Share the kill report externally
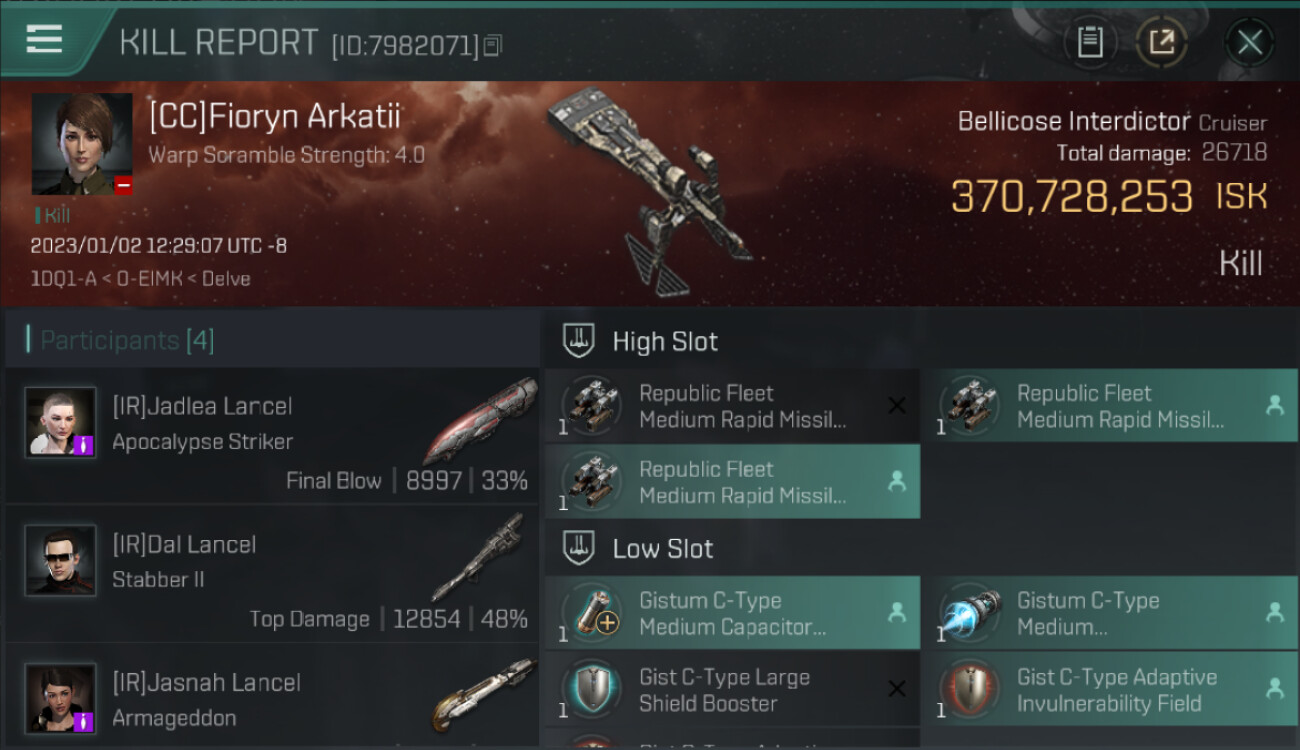Viewport: 1300px width, 750px height. click(1161, 43)
